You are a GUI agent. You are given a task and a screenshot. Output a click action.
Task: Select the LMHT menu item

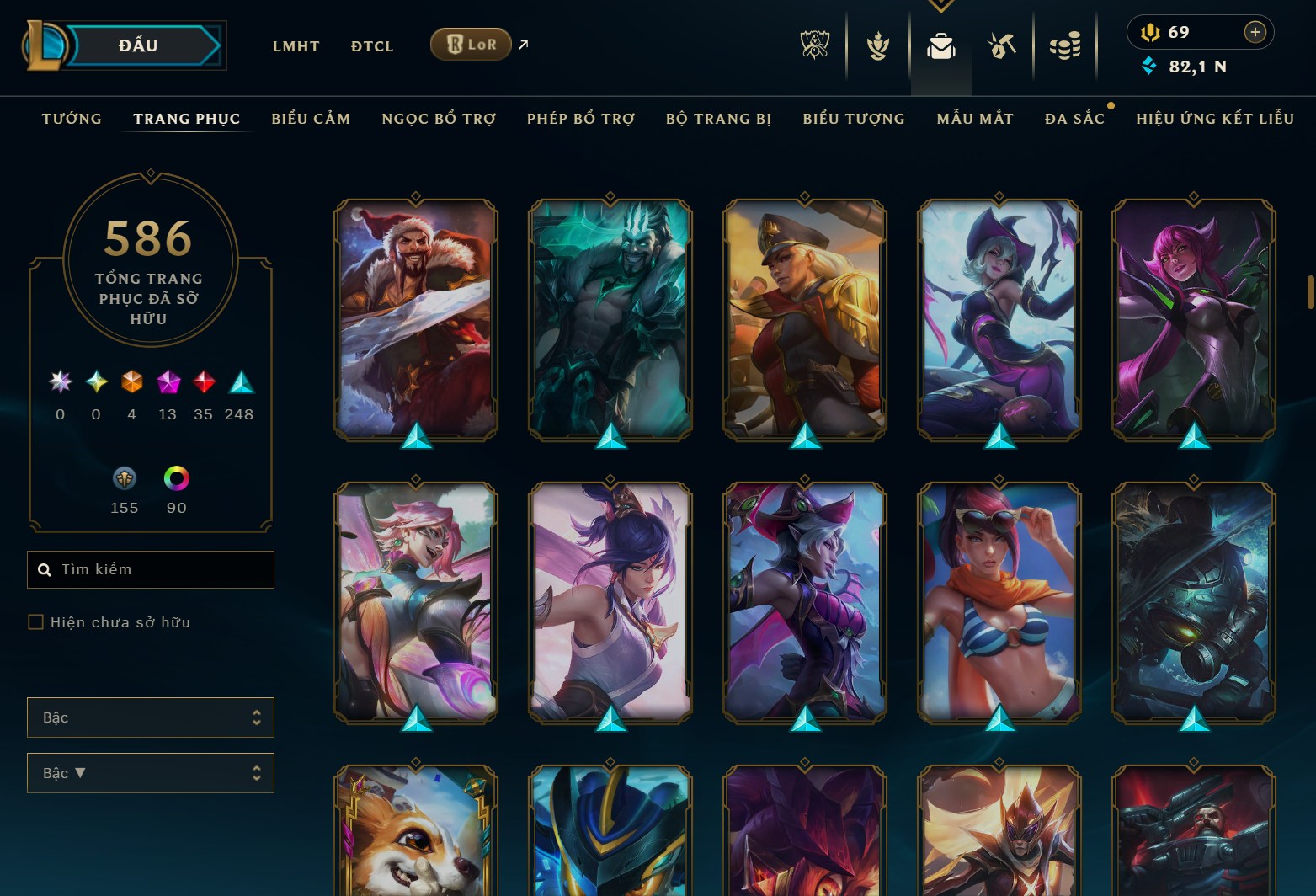[295, 46]
